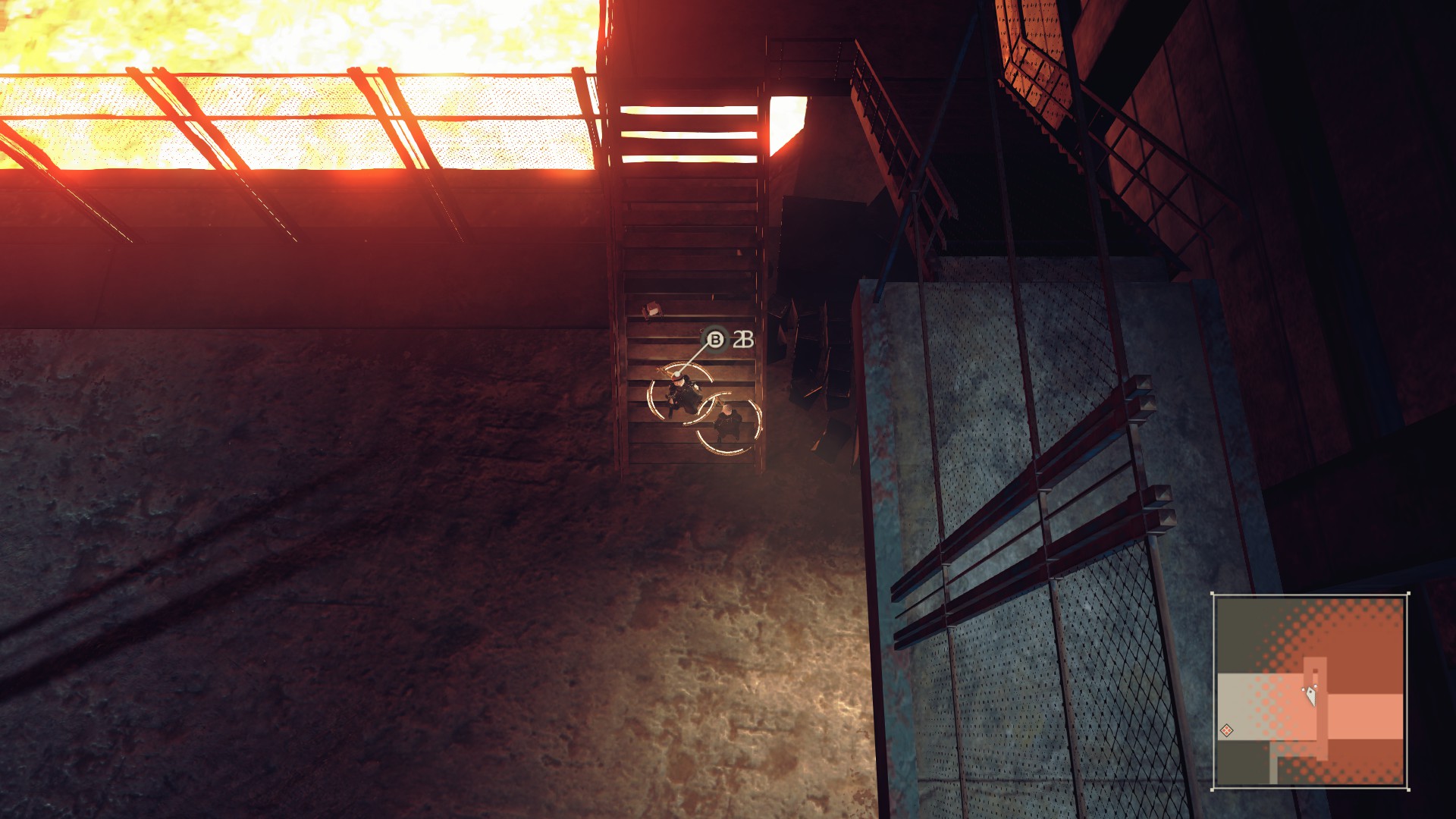The image size is (1456, 819).
Task: Select the red diamond marker on the minimap
Action: (1226, 730)
